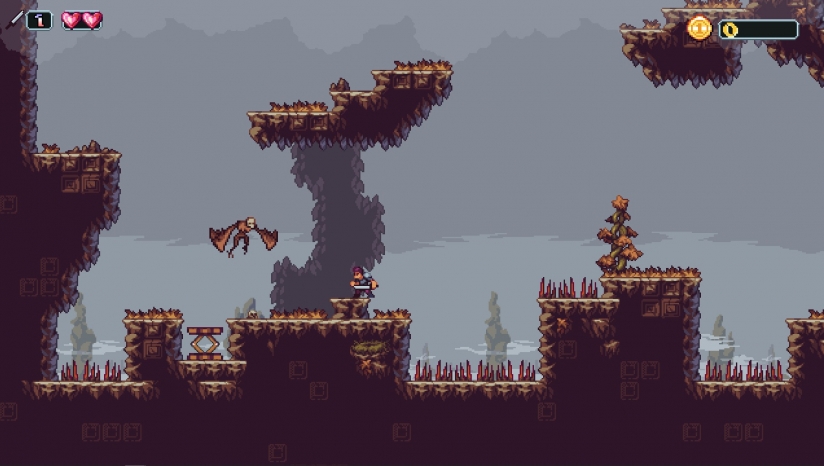Select the gold coin icon
Image resolution: width=824 pixels, height=466 pixels.
(x=700, y=28)
